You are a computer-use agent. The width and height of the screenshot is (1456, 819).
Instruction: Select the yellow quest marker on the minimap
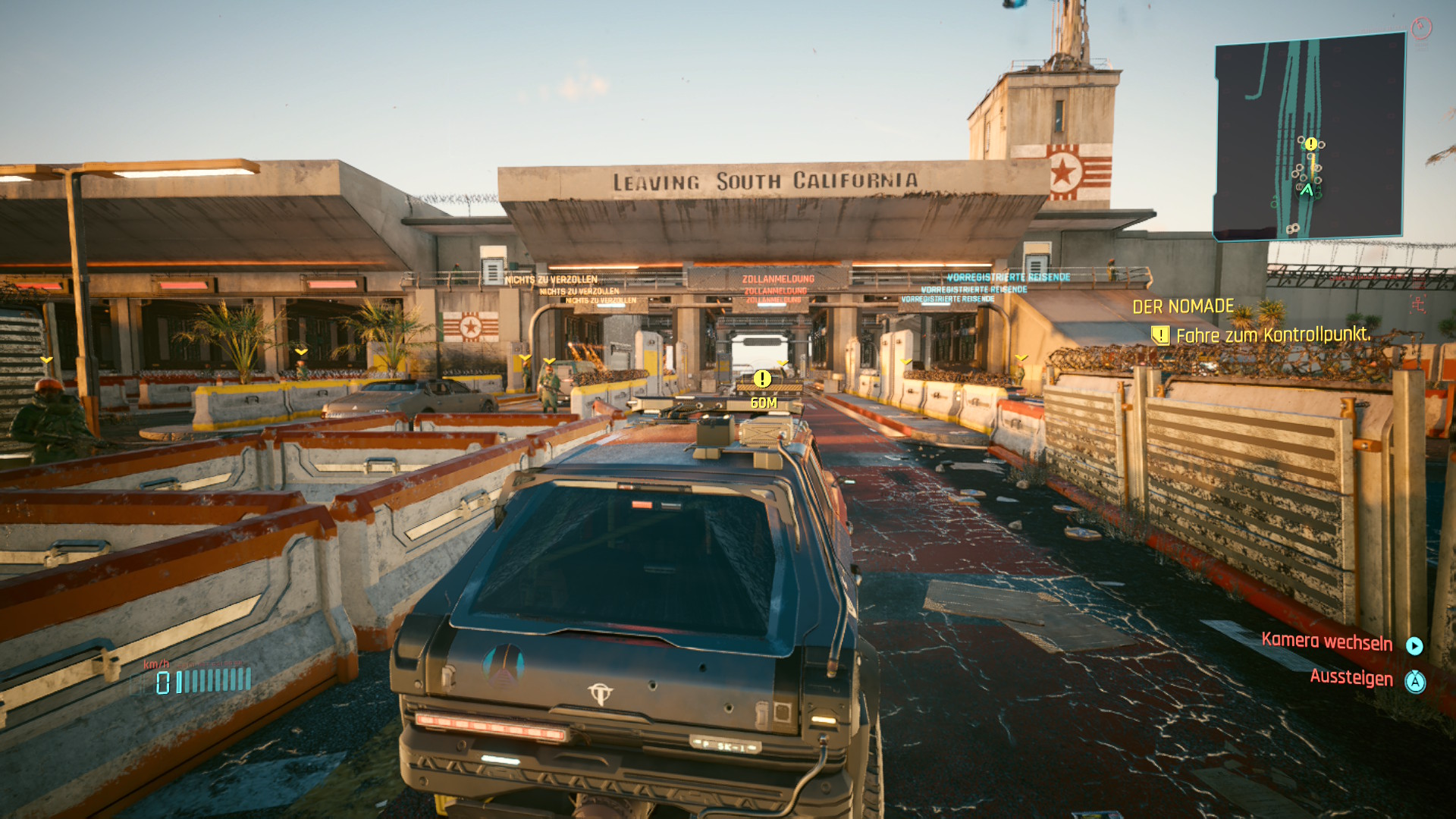point(1311,143)
